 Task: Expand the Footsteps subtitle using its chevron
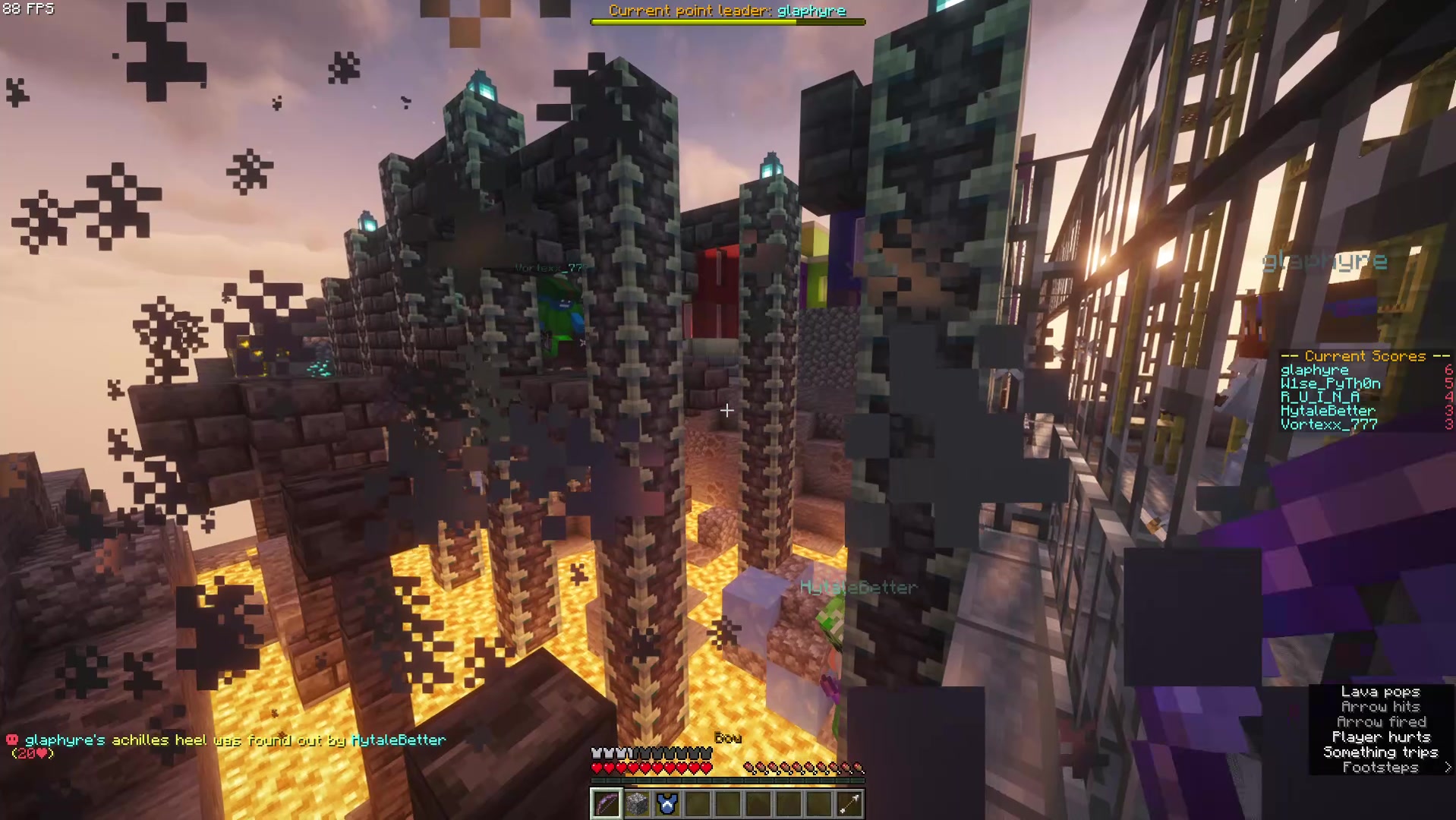coord(1448,768)
